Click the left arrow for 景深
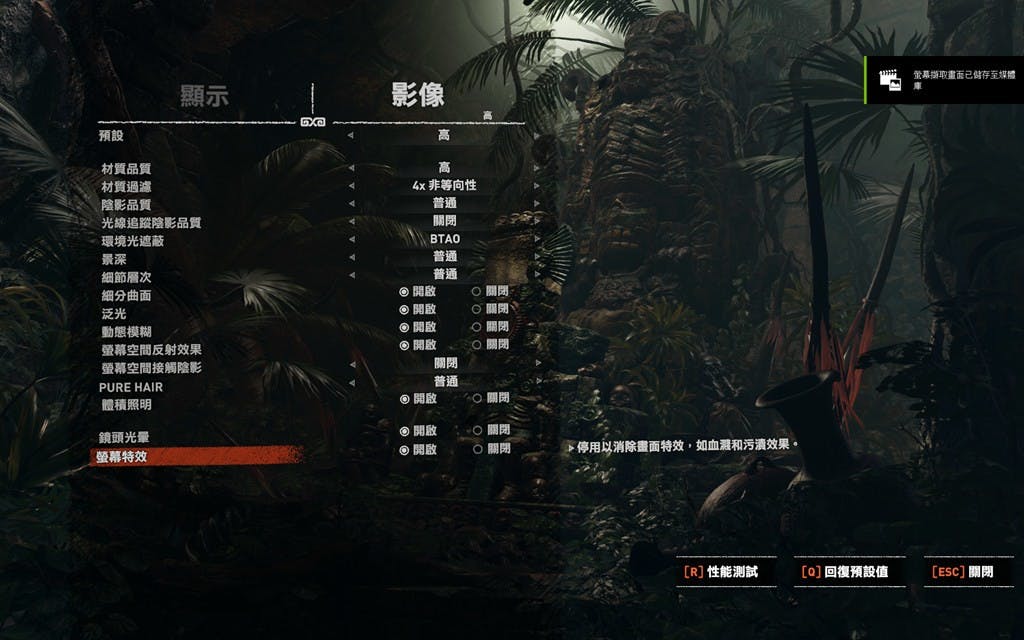 (351, 258)
